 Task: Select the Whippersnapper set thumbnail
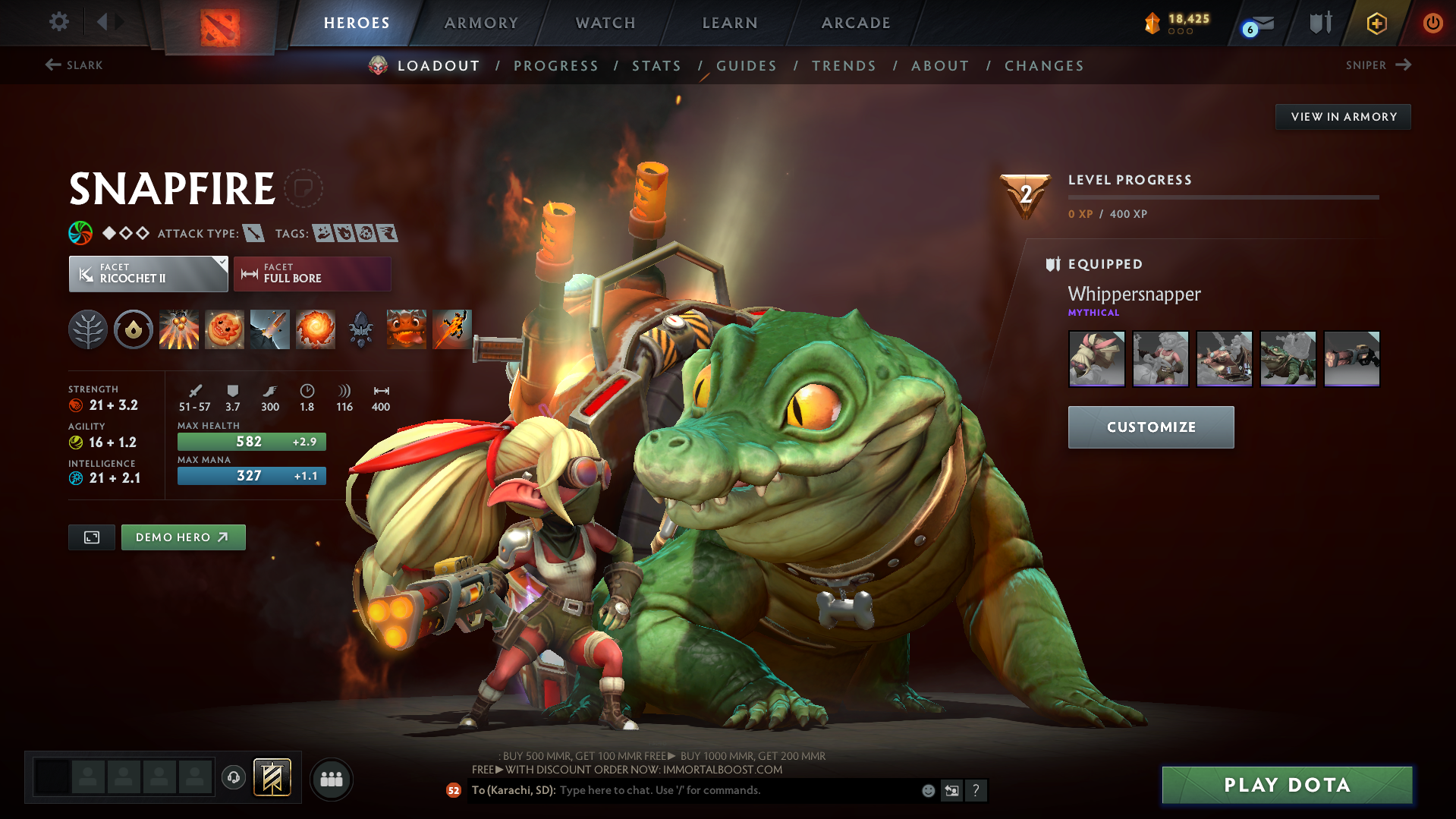[x=1096, y=358]
